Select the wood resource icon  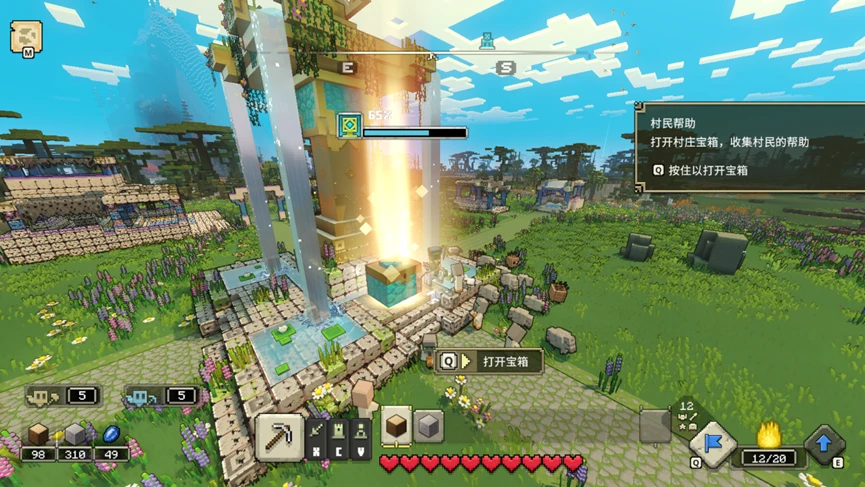point(39,434)
